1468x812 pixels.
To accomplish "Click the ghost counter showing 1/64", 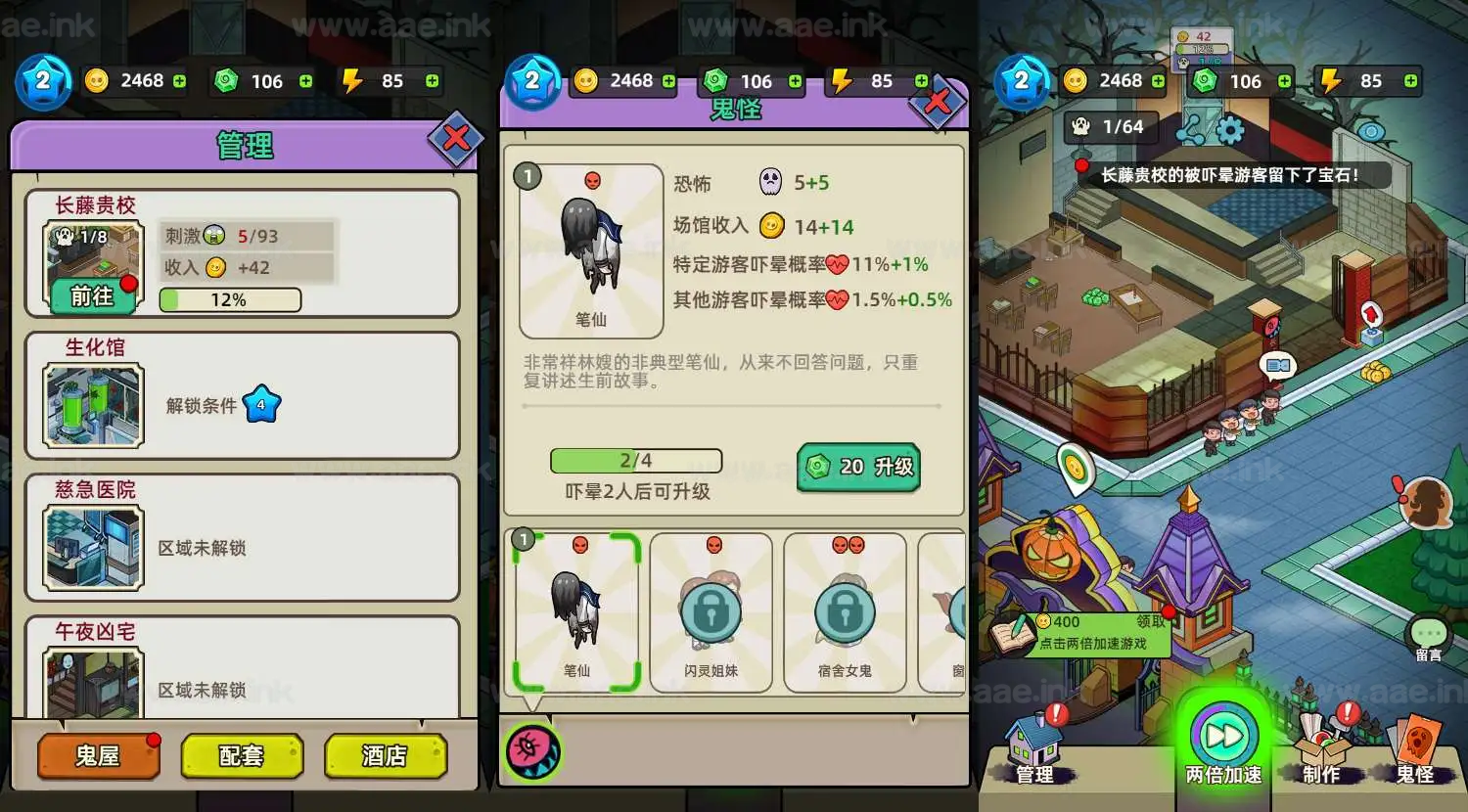I will [x=1111, y=126].
